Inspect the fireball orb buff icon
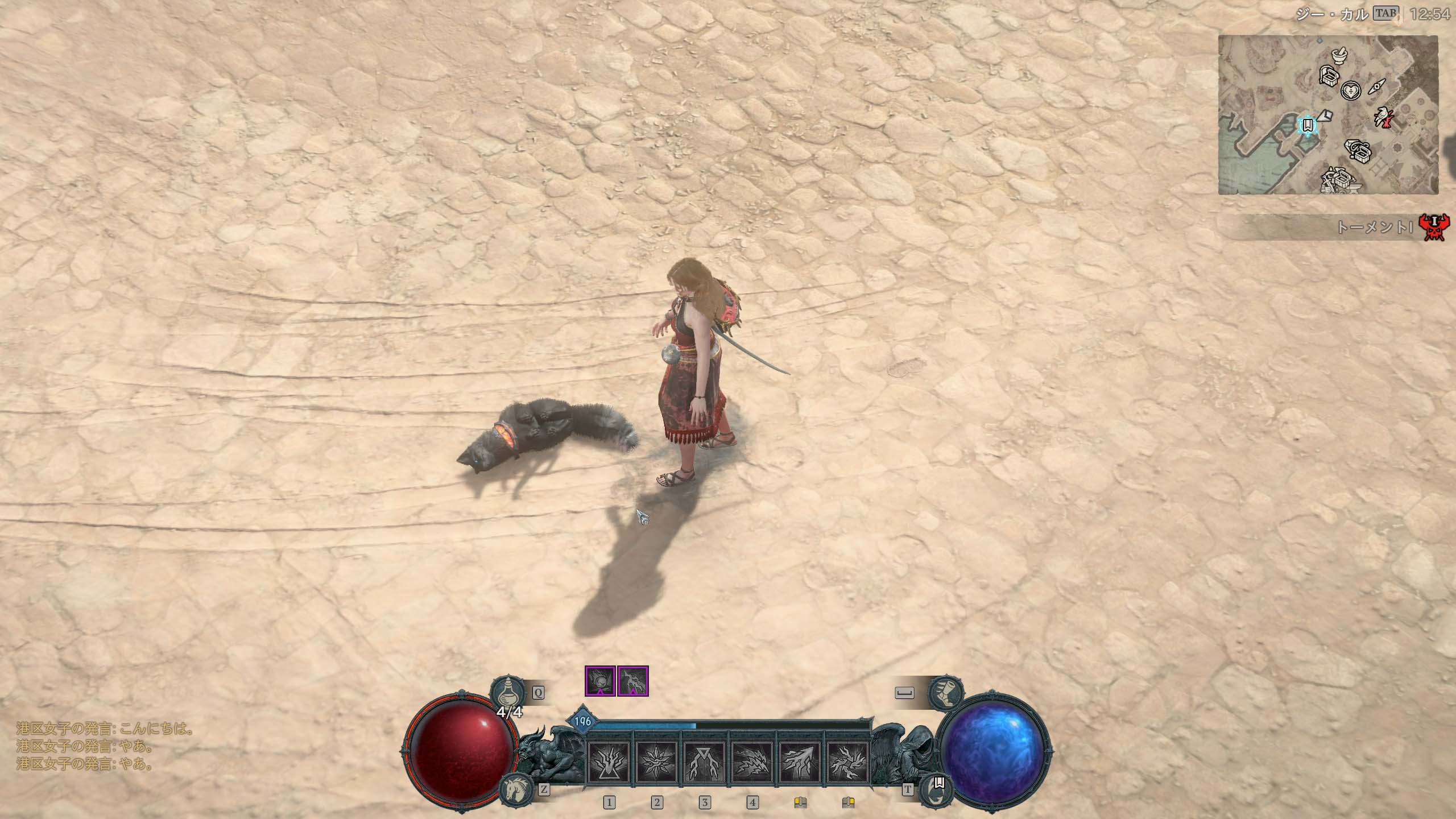Image resolution: width=1456 pixels, height=819 pixels. pyautogui.click(x=600, y=681)
